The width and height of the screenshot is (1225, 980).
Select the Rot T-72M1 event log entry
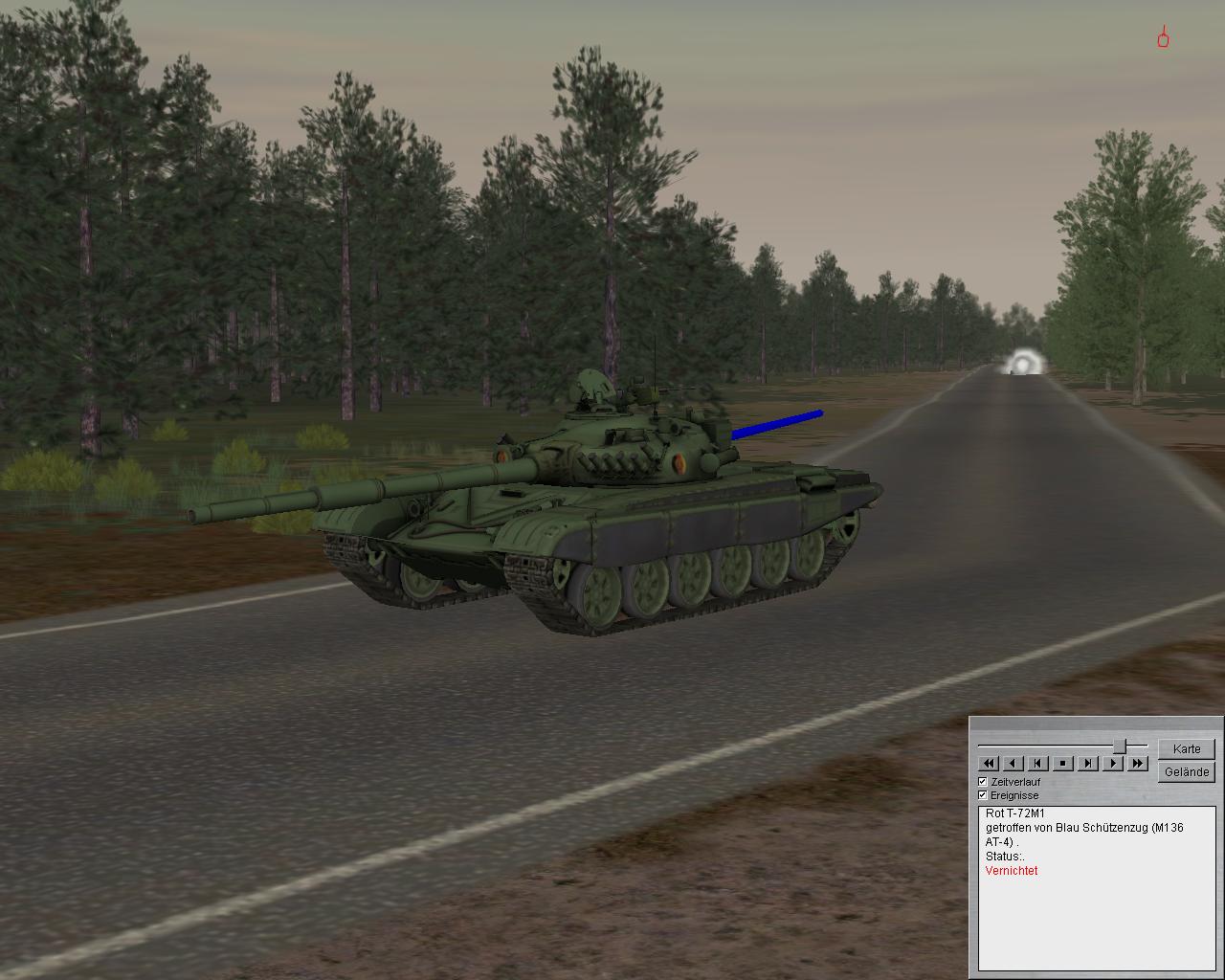1015,813
